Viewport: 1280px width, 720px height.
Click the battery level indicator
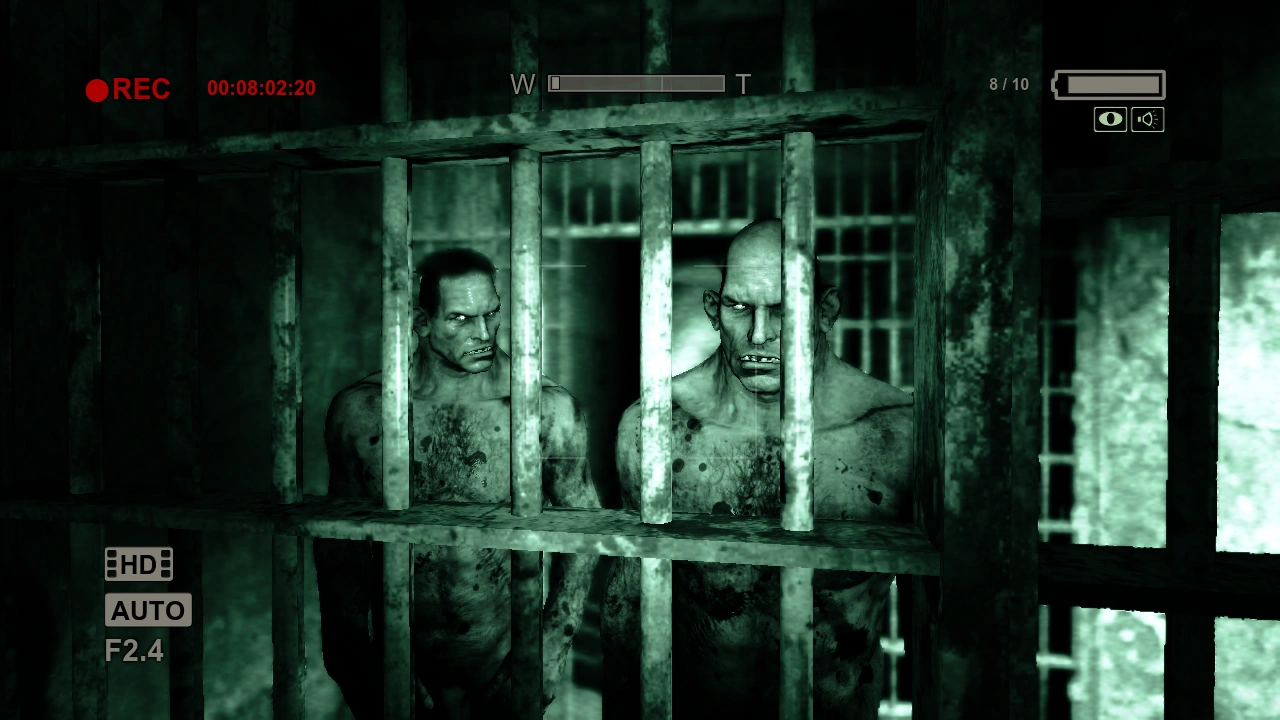pyautogui.click(x=1107, y=84)
